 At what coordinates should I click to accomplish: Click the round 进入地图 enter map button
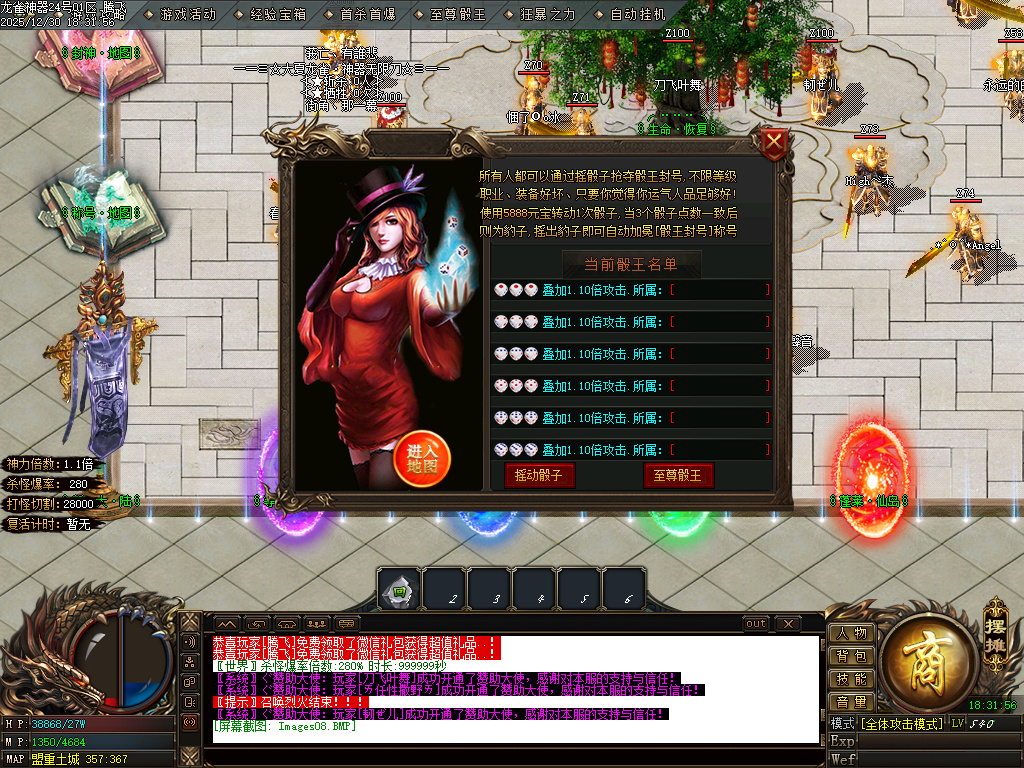point(423,459)
